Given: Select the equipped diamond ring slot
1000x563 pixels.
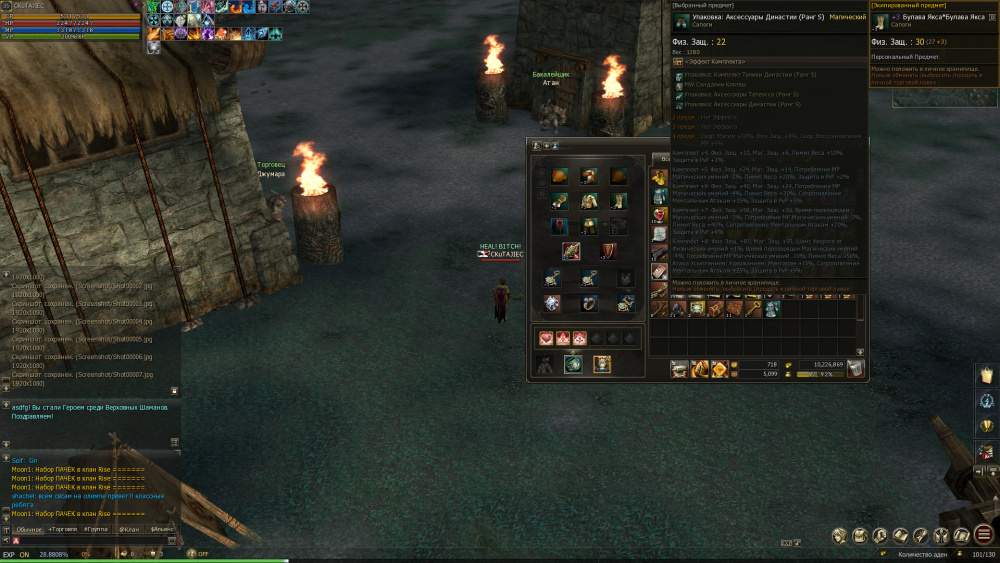Looking at the screenshot, I should coord(552,302).
